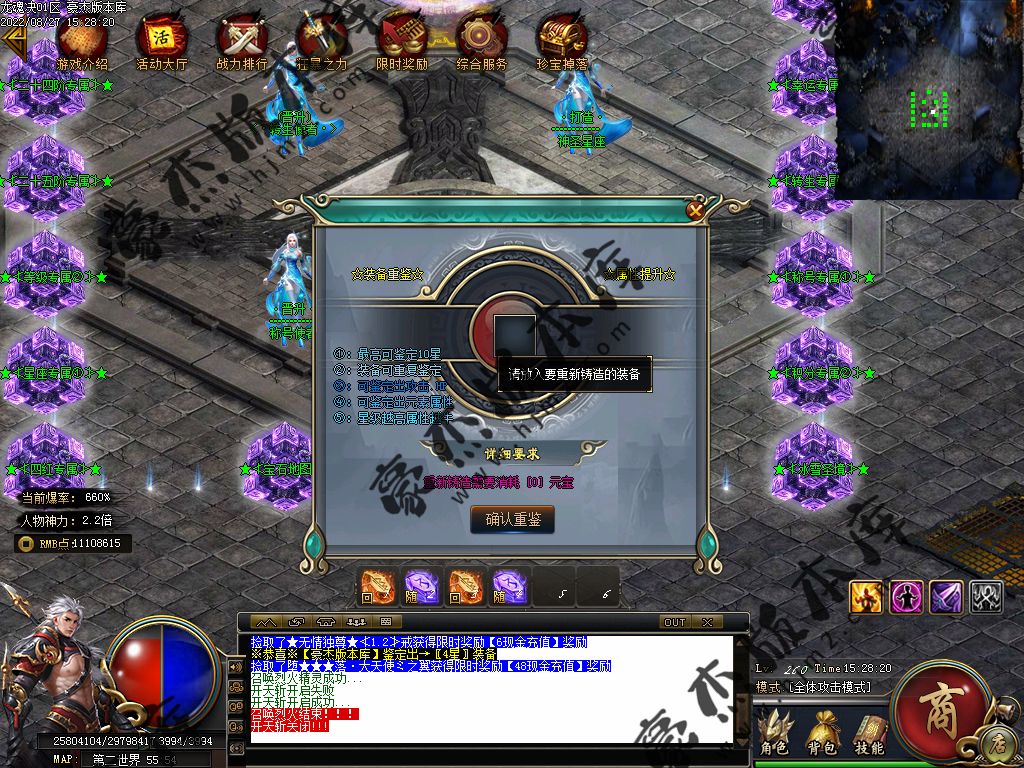Confirm the re-appraisal with 确认重鉴
Screen dimensions: 1024x768
512,519
